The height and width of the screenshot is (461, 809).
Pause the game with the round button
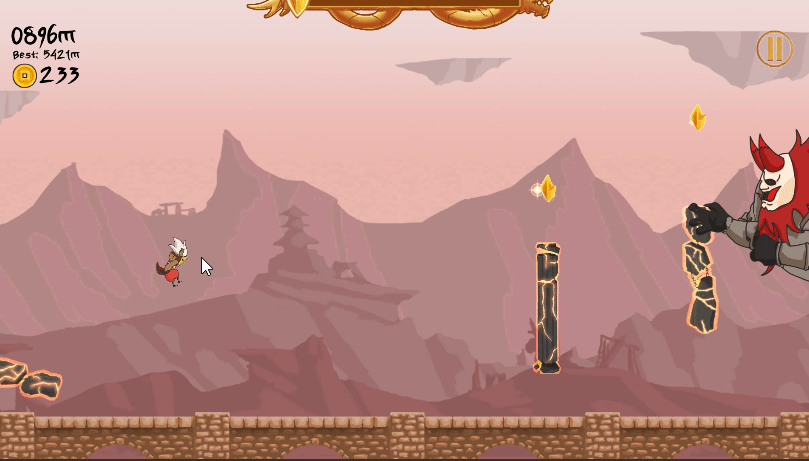click(774, 49)
